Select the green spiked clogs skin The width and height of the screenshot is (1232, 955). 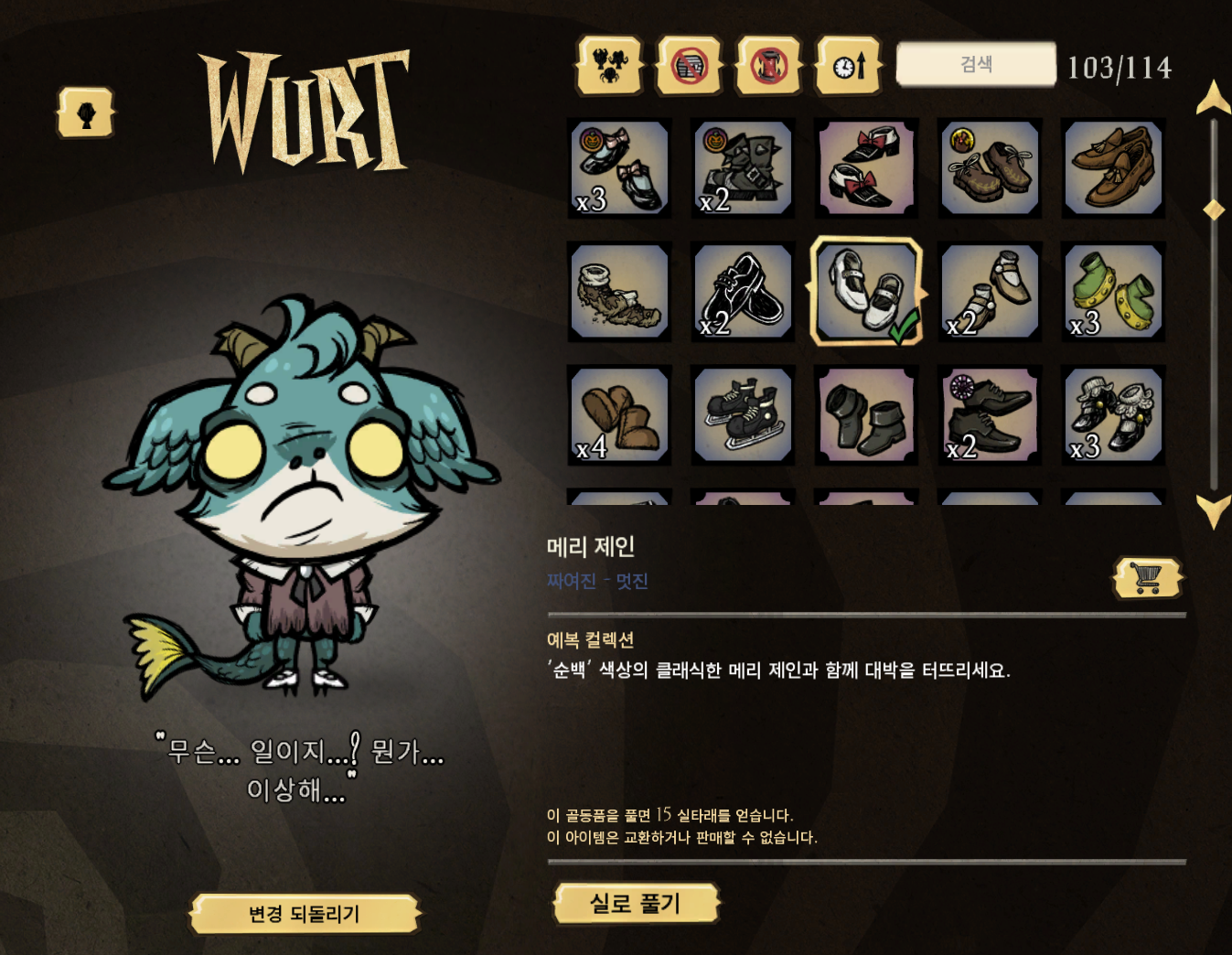pyautogui.click(x=1112, y=291)
